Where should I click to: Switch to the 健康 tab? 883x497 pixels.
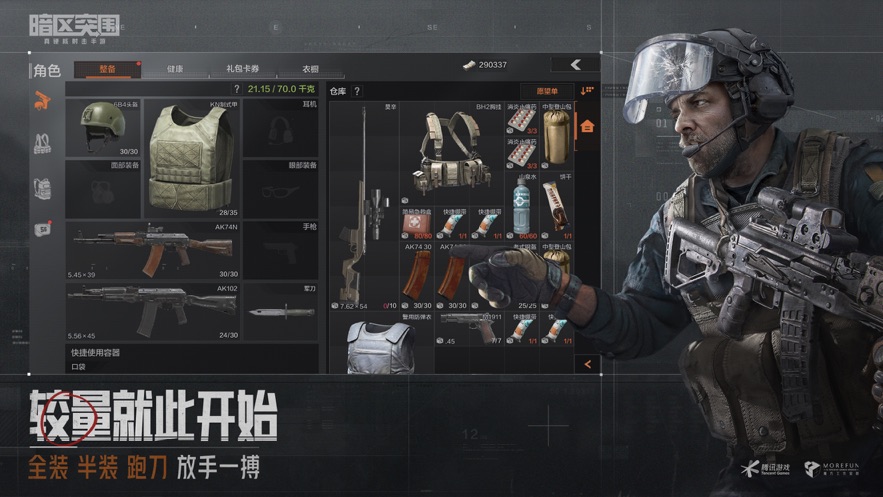tap(175, 69)
